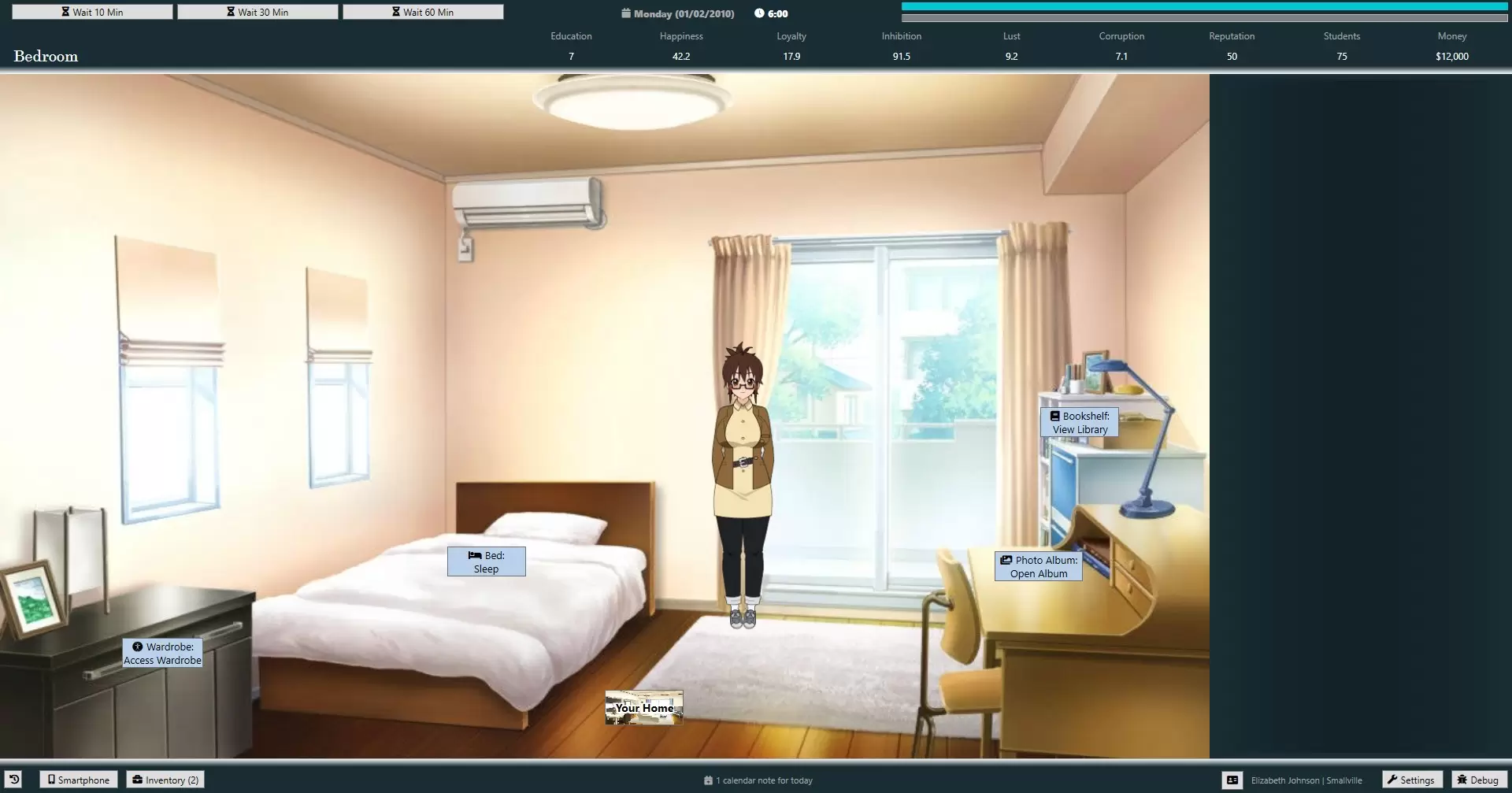Open the Photo Album
1512x793 pixels.
tap(1039, 567)
